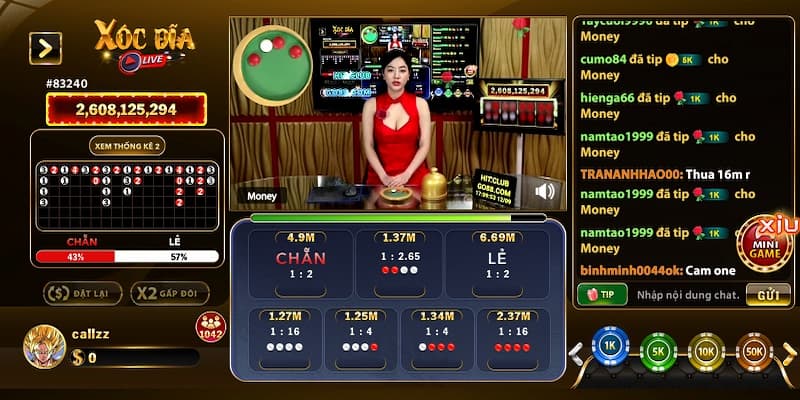Open XEM THỐNG KÊ 2 statistics
The image size is (800, 400).
point(127,145)
